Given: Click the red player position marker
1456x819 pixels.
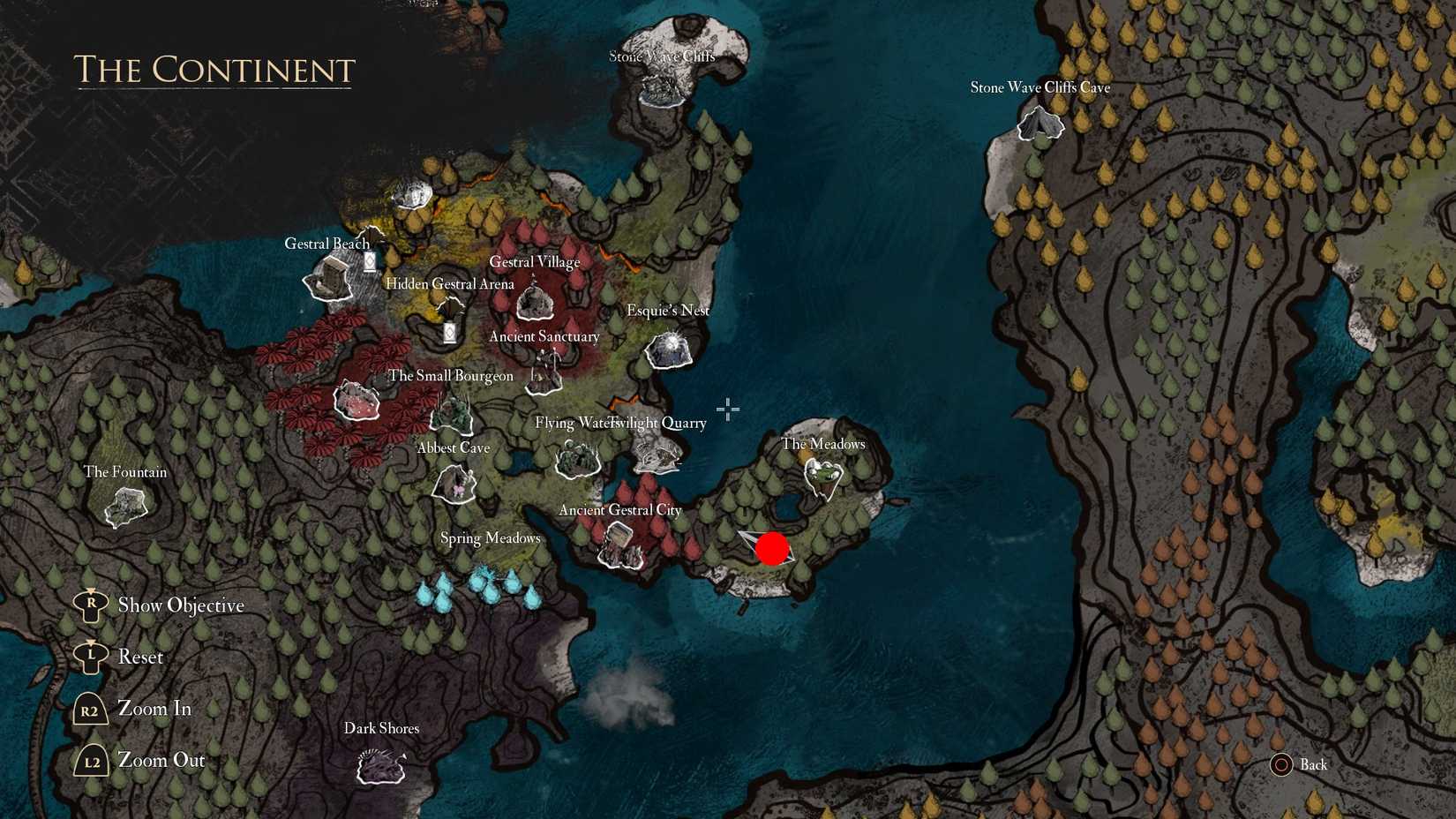Looking at the screenshot, I should (x=773, y=549).
